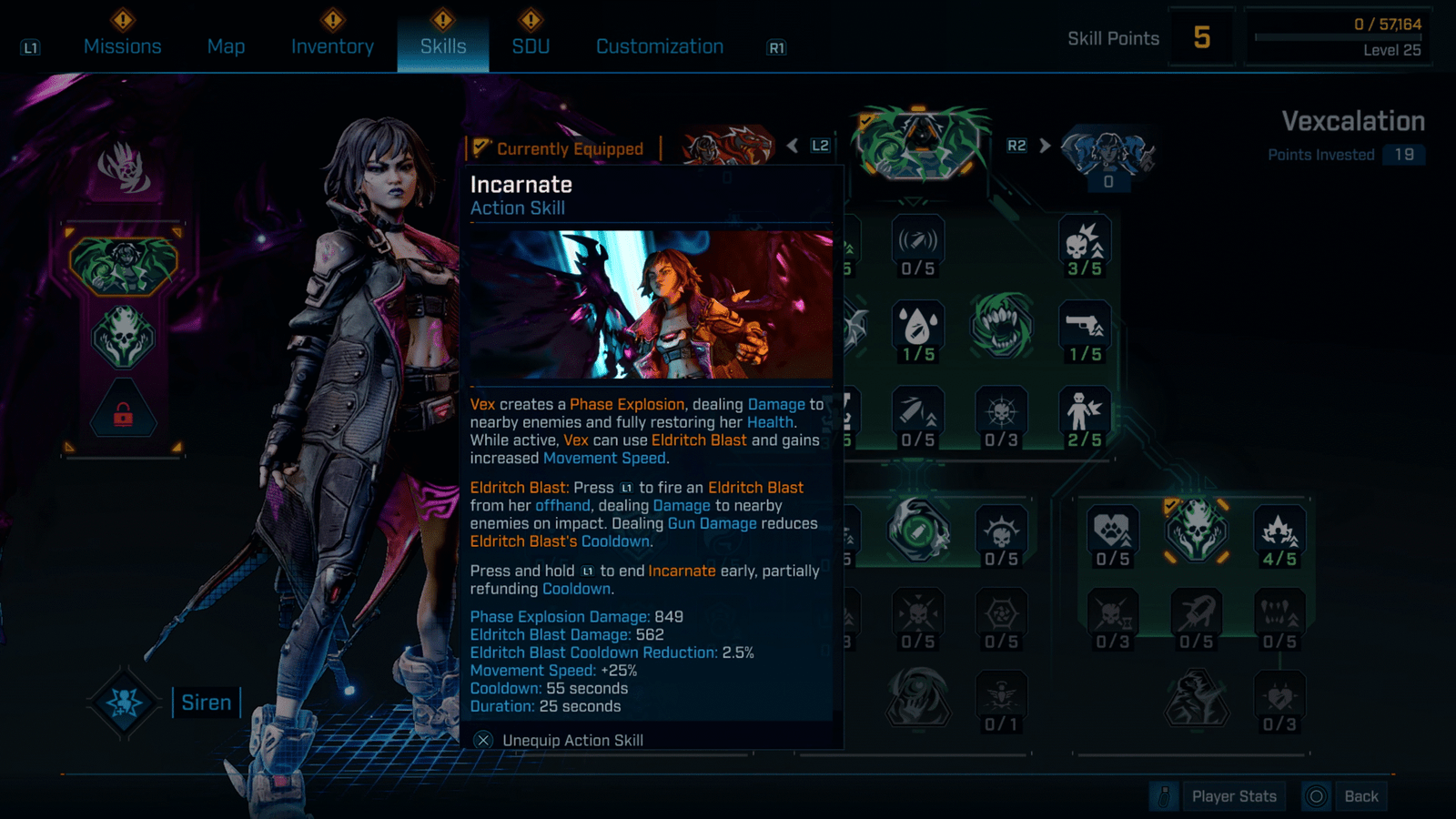Image resolution: width=1456 pixels, height=819 pixels.
Task: Open the Missions tab
Action: 122,46
